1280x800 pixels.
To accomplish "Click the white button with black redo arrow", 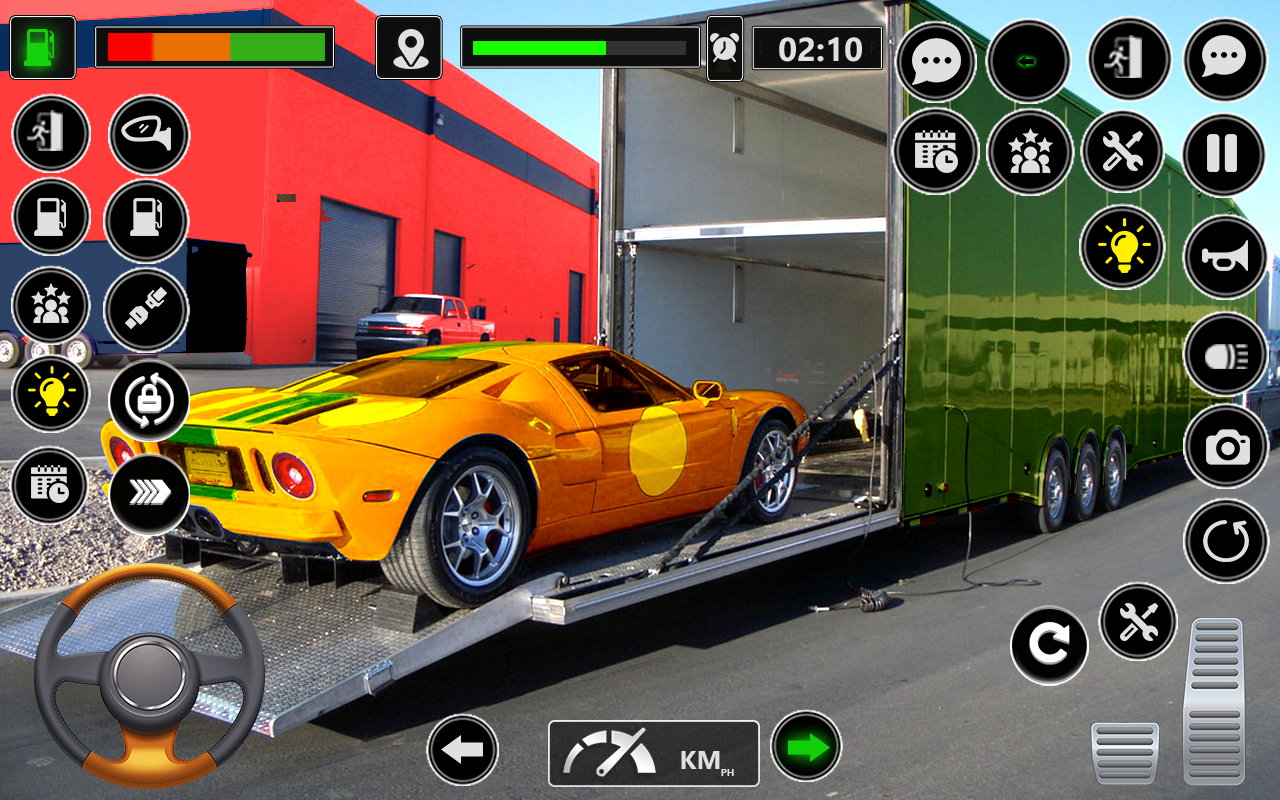I will point(1048,645).
